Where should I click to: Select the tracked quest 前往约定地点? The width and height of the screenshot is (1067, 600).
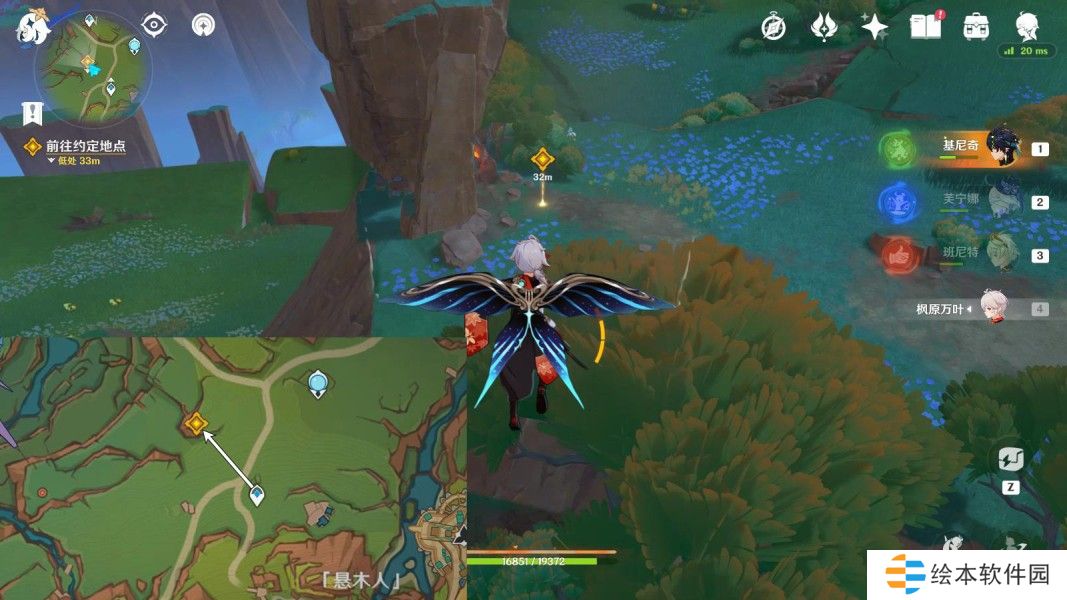pyautogui.click(x=86, y=146)
